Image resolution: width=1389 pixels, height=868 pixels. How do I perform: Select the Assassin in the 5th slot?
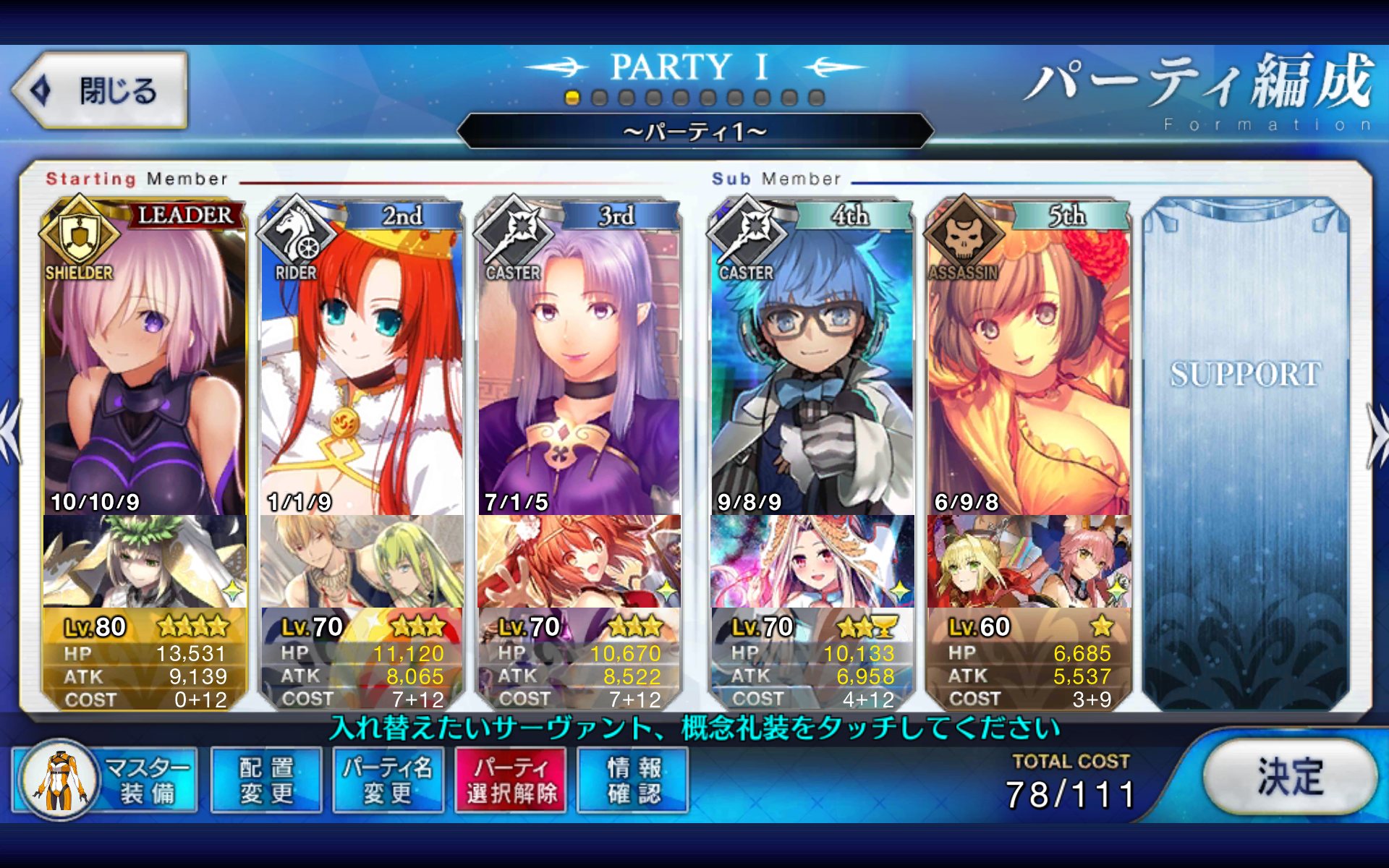coord(1028,362)
